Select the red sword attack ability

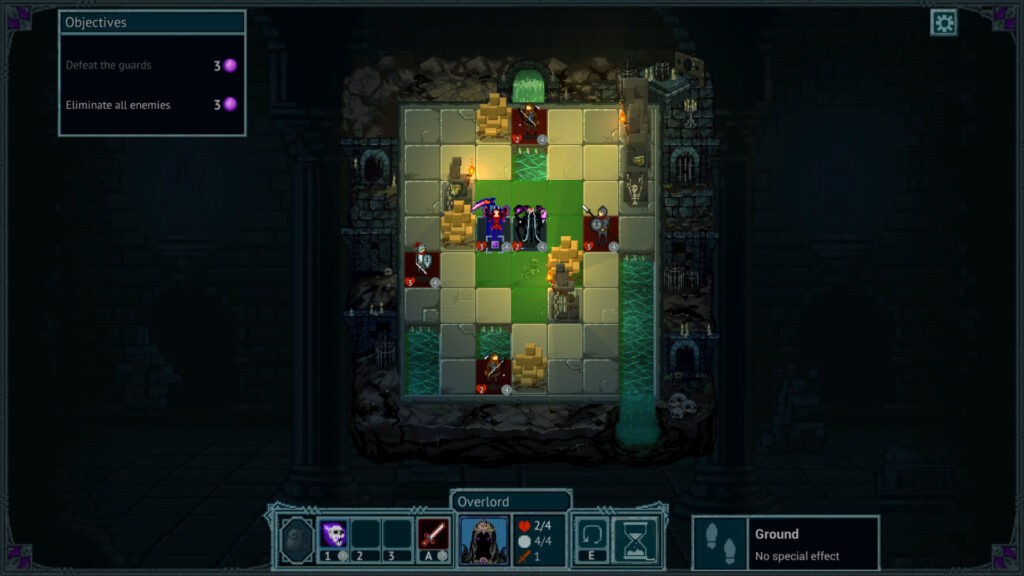(434, 534)
